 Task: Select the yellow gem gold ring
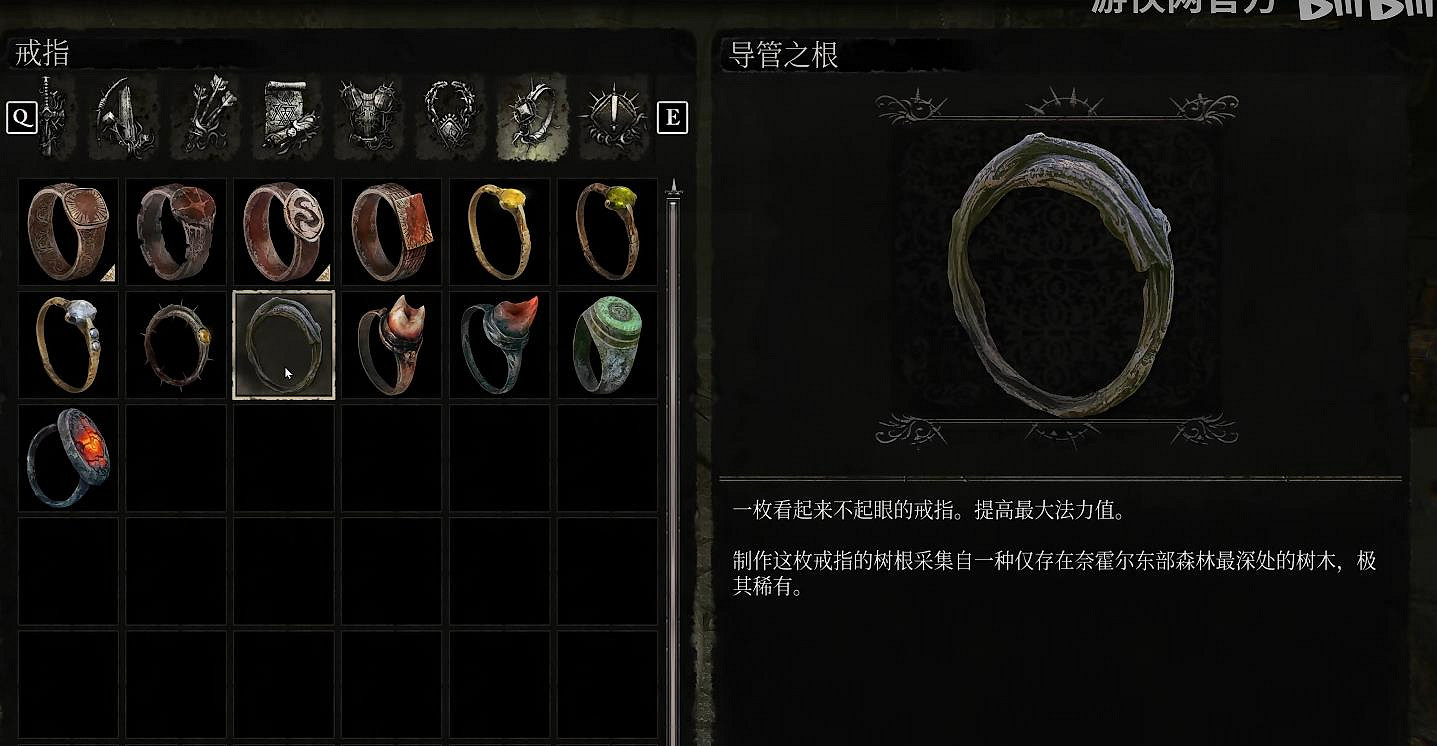click(x=499, y=231)
